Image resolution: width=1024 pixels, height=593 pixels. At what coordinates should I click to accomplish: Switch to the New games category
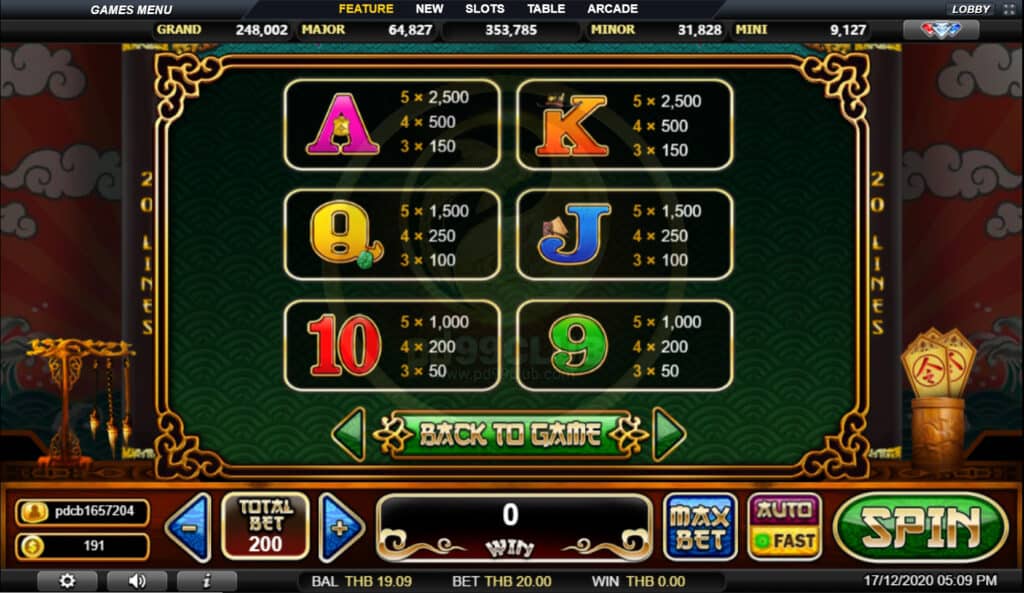click(x=429, y=9)
